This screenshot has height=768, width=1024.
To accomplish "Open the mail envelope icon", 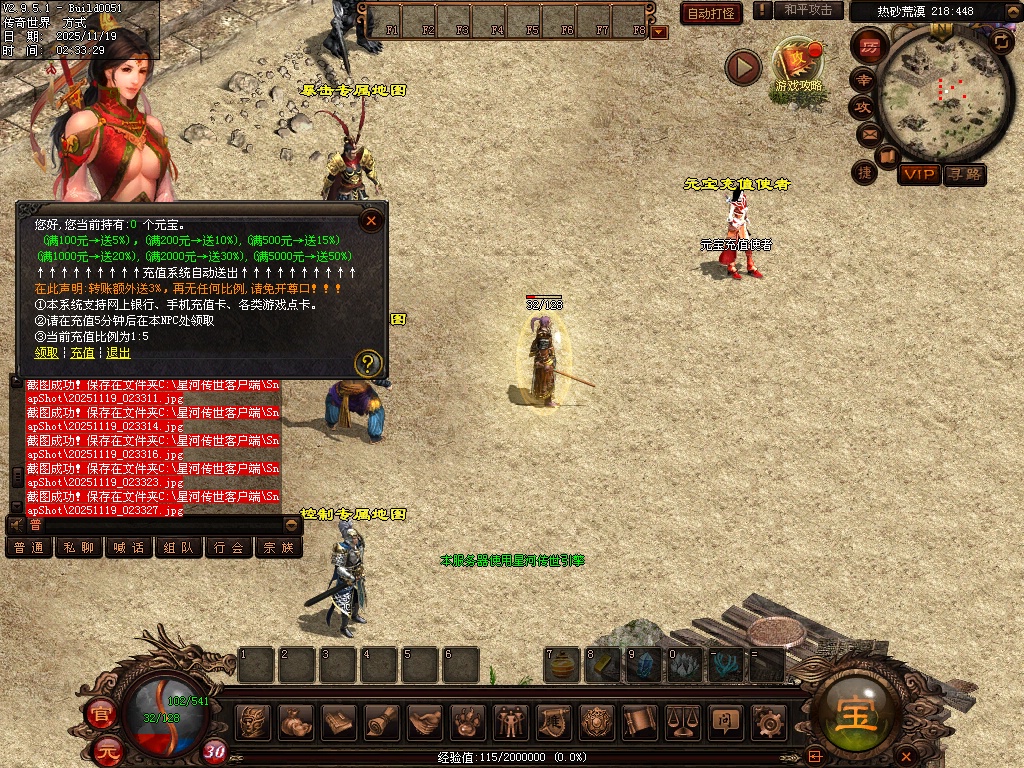I will click(868, 133).
